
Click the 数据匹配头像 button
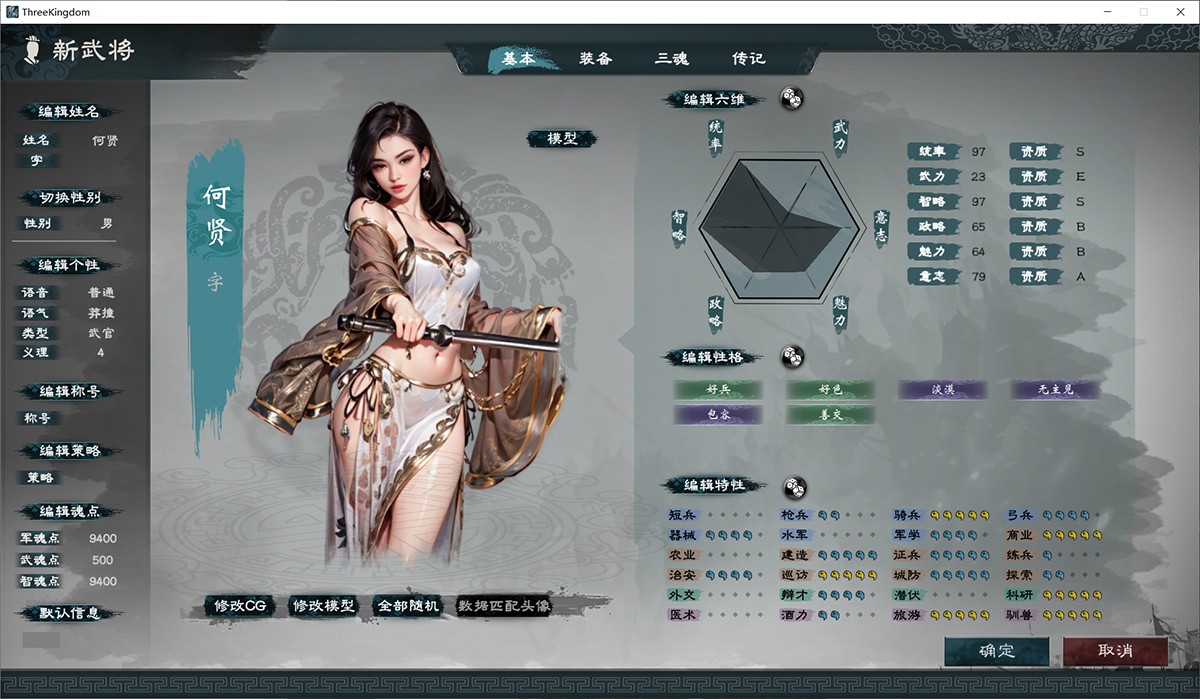[x=504, y=606]
